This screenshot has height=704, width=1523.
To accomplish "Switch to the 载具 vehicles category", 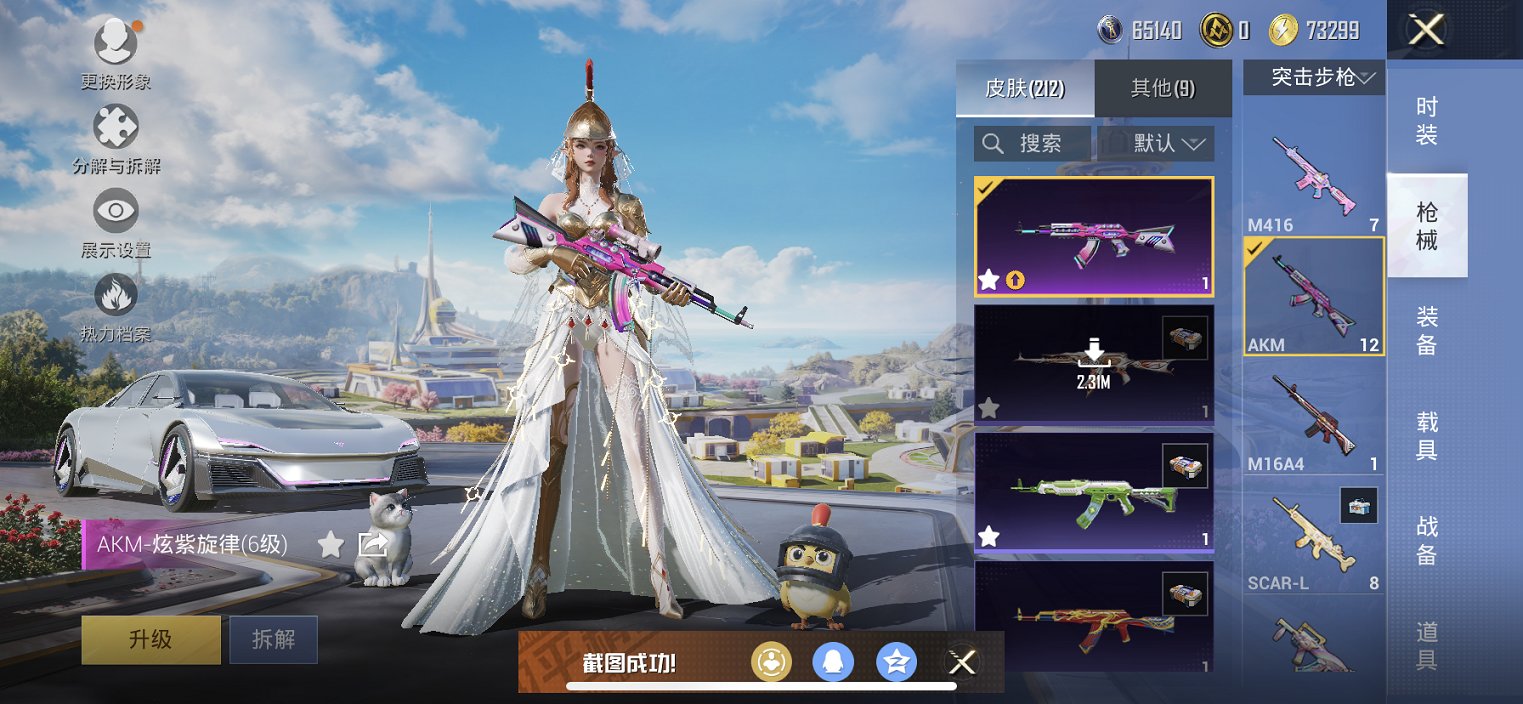I will tap(1427, 435).
